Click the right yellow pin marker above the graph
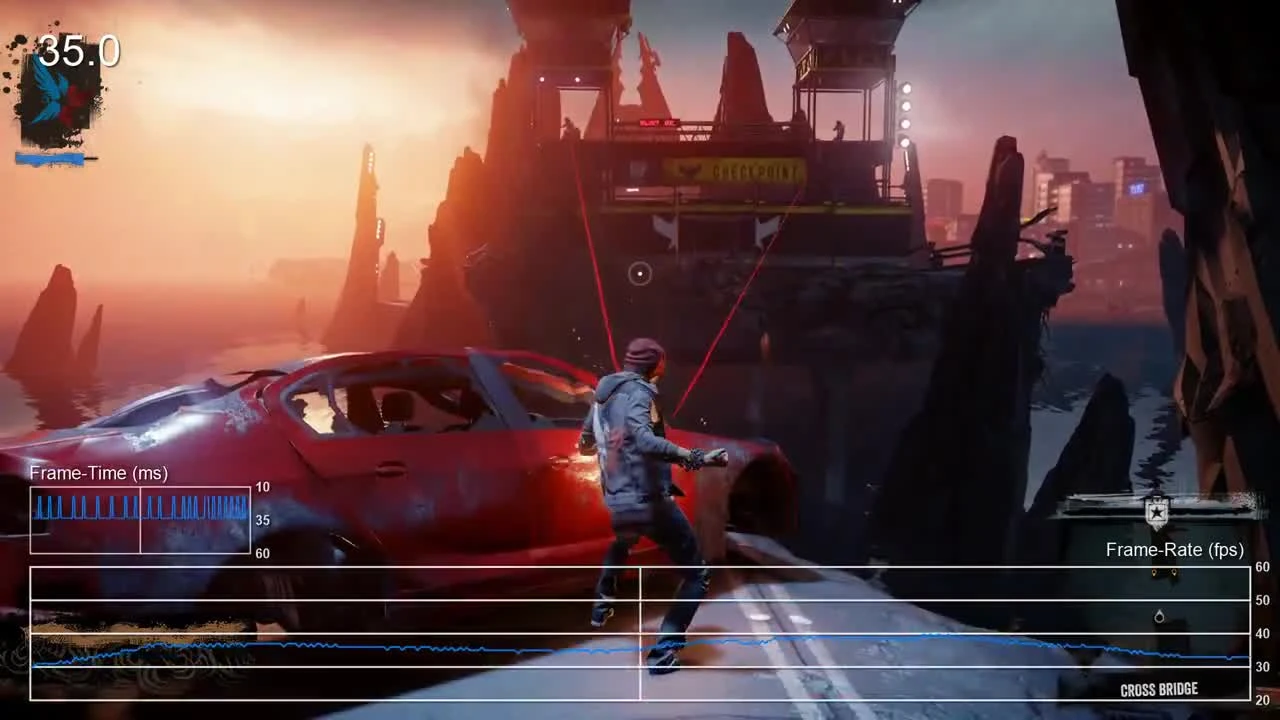This screenshot has height=720, width=1280. 1174,573
